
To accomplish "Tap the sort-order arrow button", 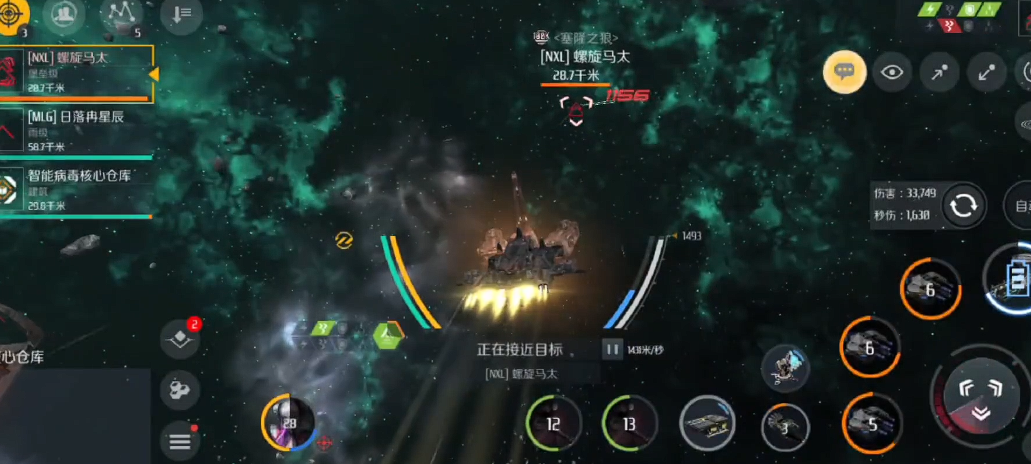I will click(x=181, y=13).
